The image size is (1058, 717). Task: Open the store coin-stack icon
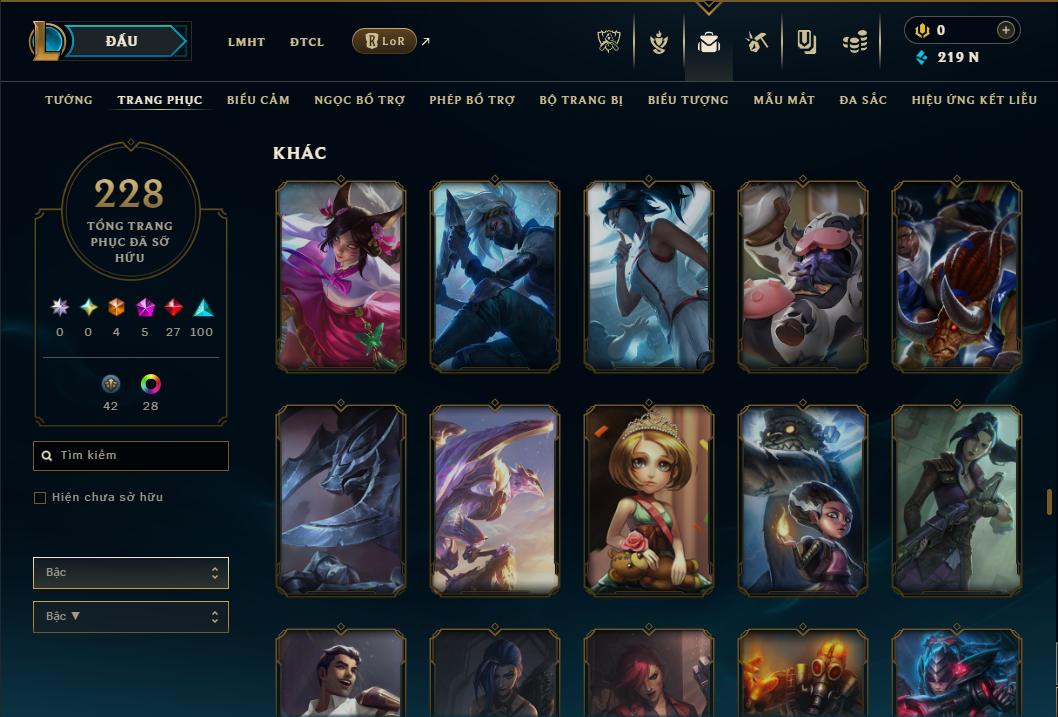pos(854,42)
